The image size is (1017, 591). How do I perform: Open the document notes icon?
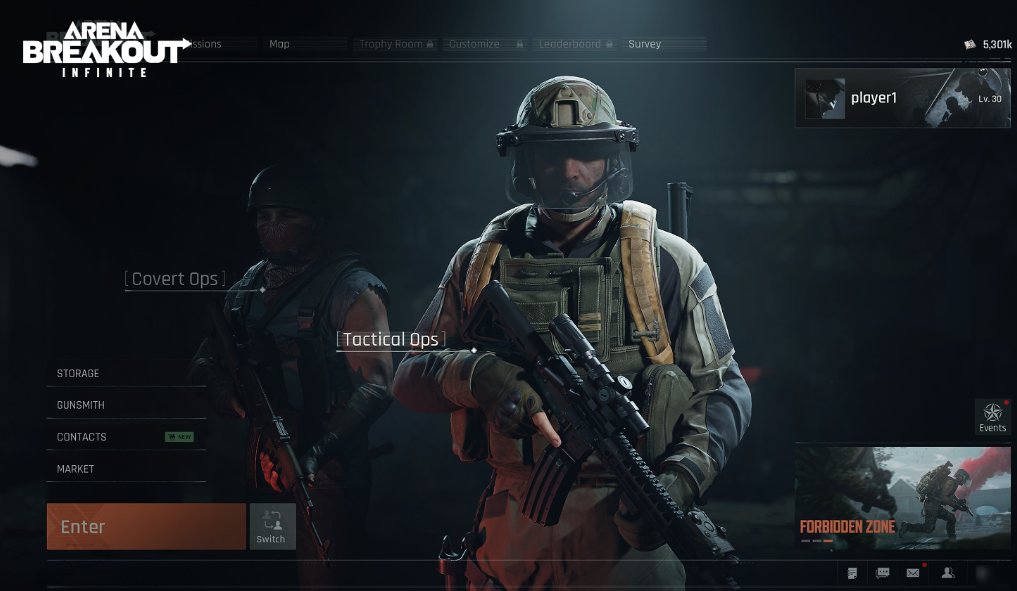(852, 573)
